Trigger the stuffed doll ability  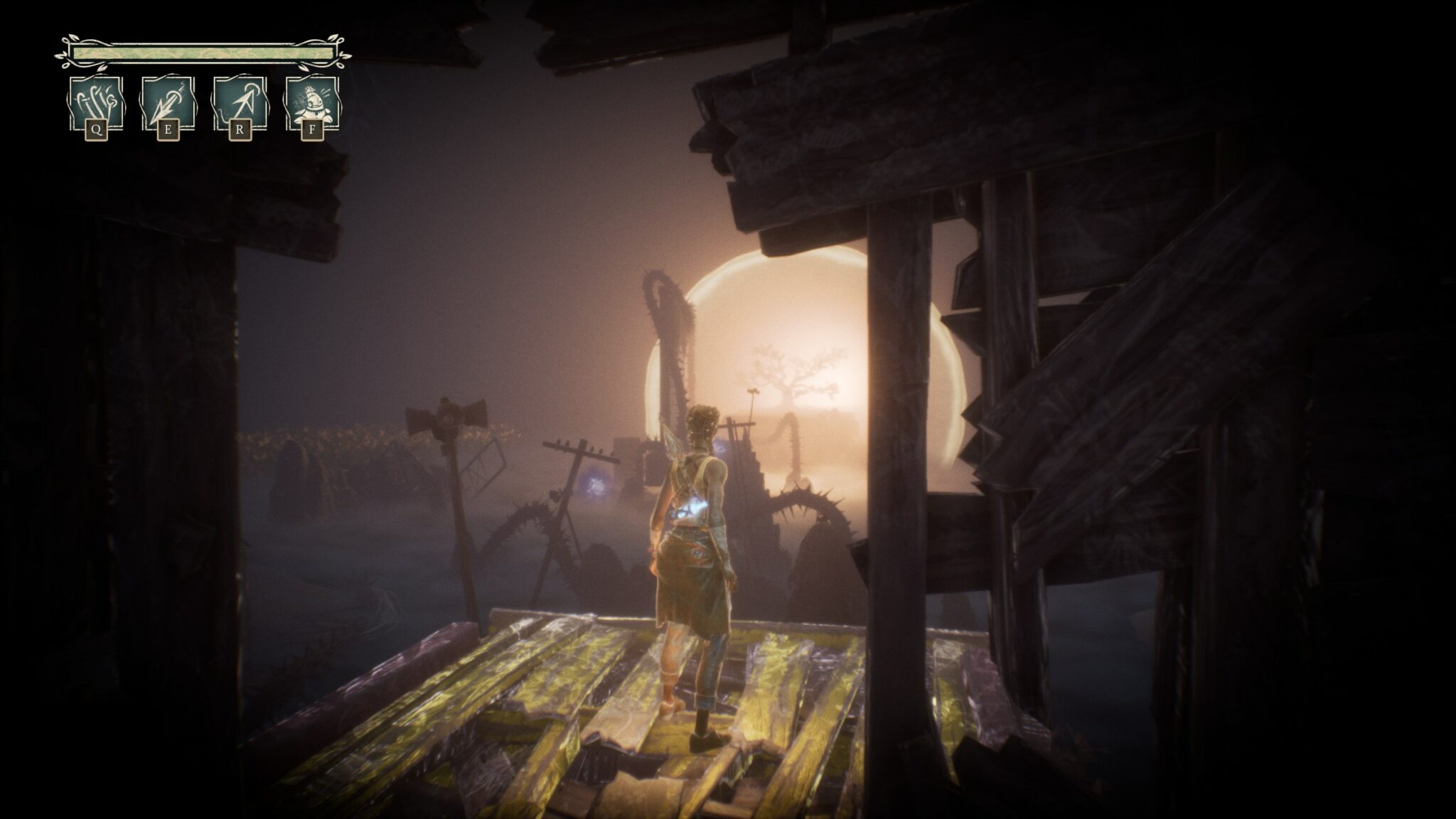coord(311,104)
